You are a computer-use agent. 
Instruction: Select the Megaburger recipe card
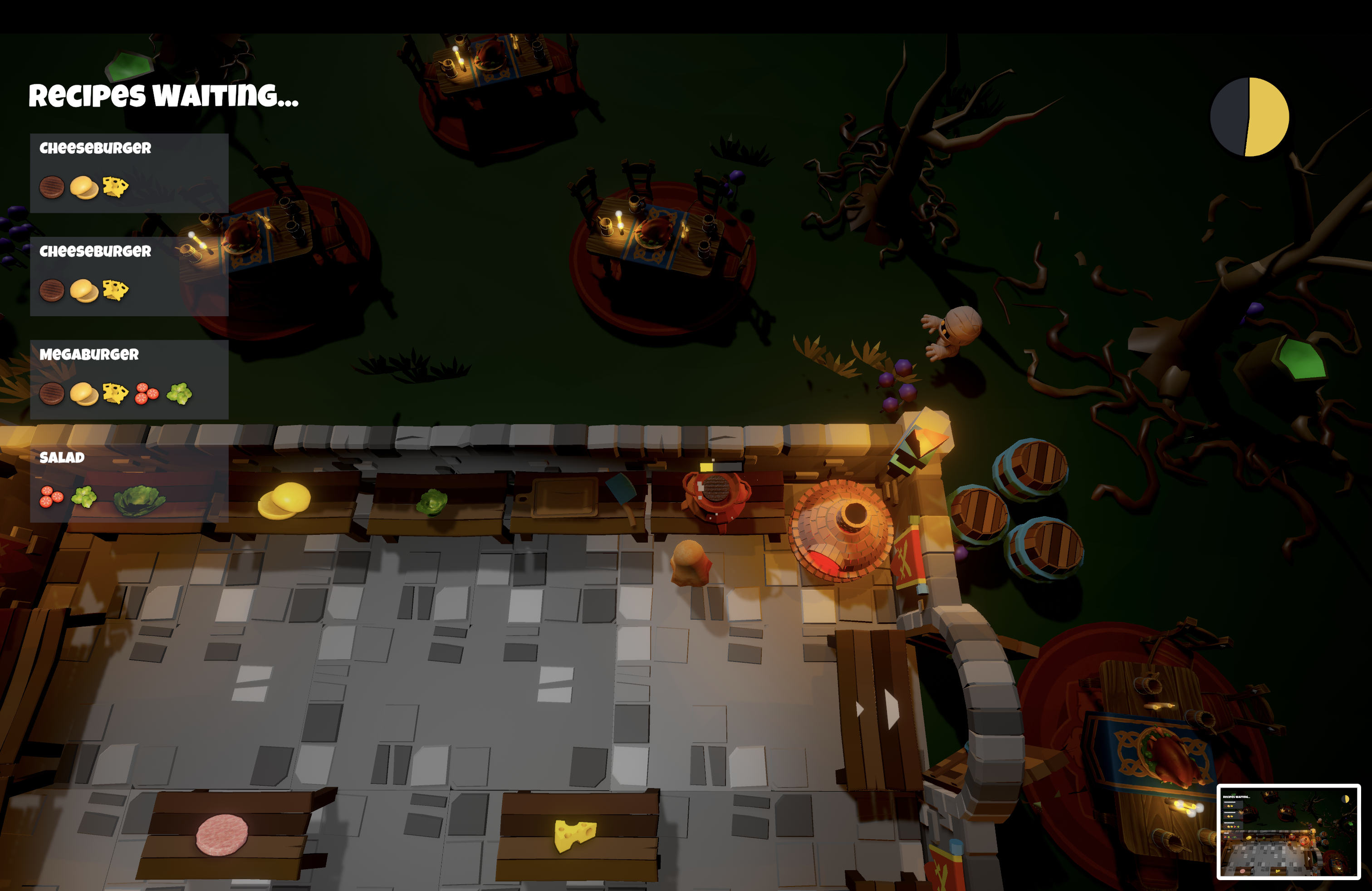[x=129, y=379]
